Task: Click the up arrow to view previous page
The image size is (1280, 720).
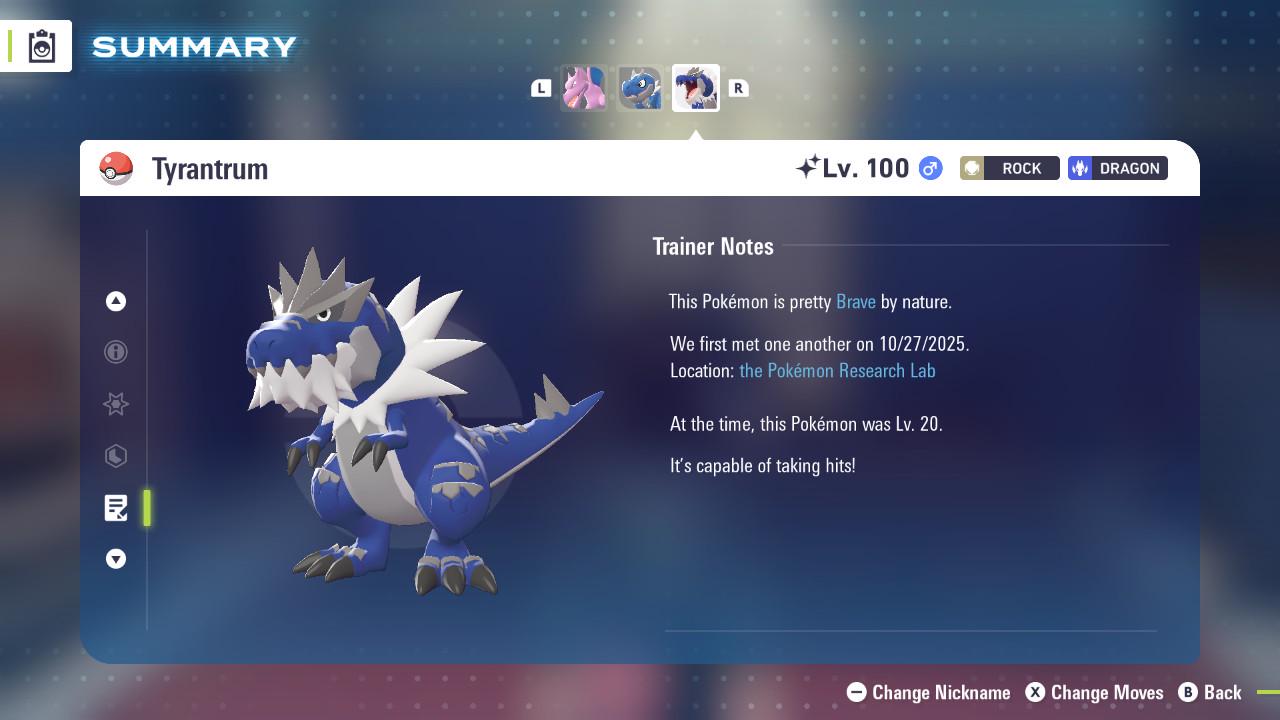Action: point(115,301)
